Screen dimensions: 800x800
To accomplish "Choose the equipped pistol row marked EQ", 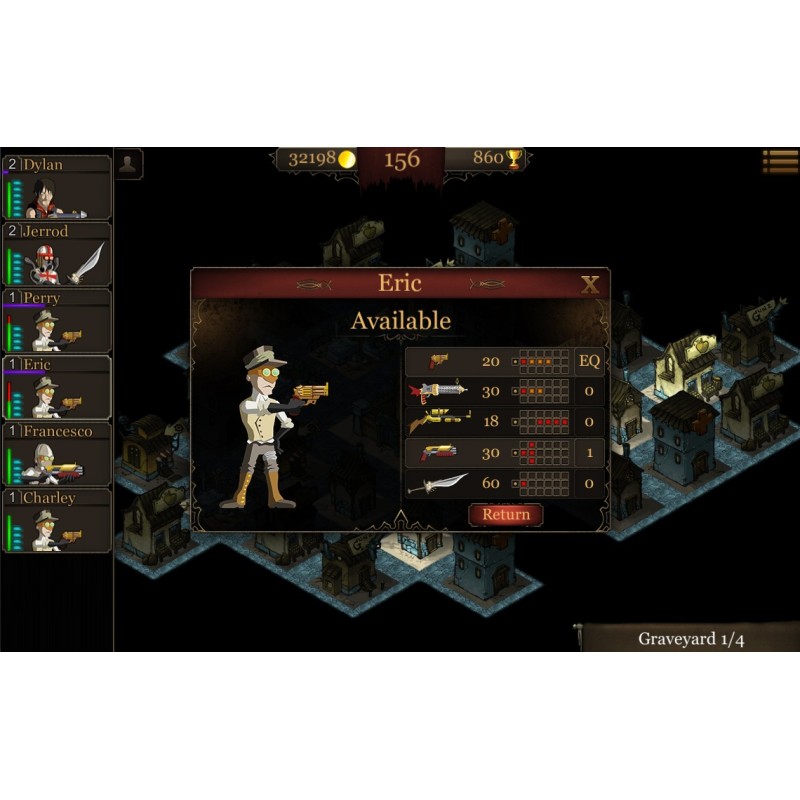I will click(x=504, y=361).
